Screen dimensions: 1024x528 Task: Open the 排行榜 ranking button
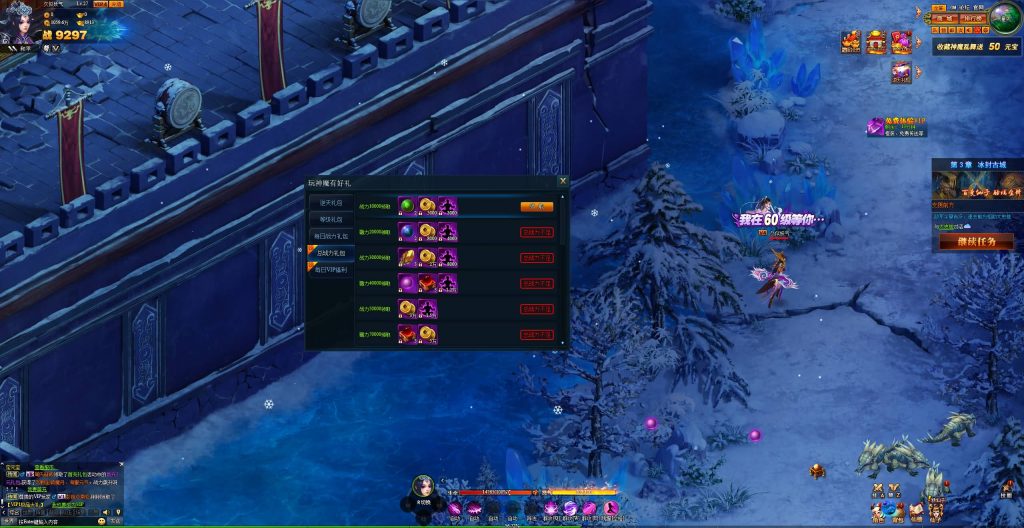tap(972, 18)
